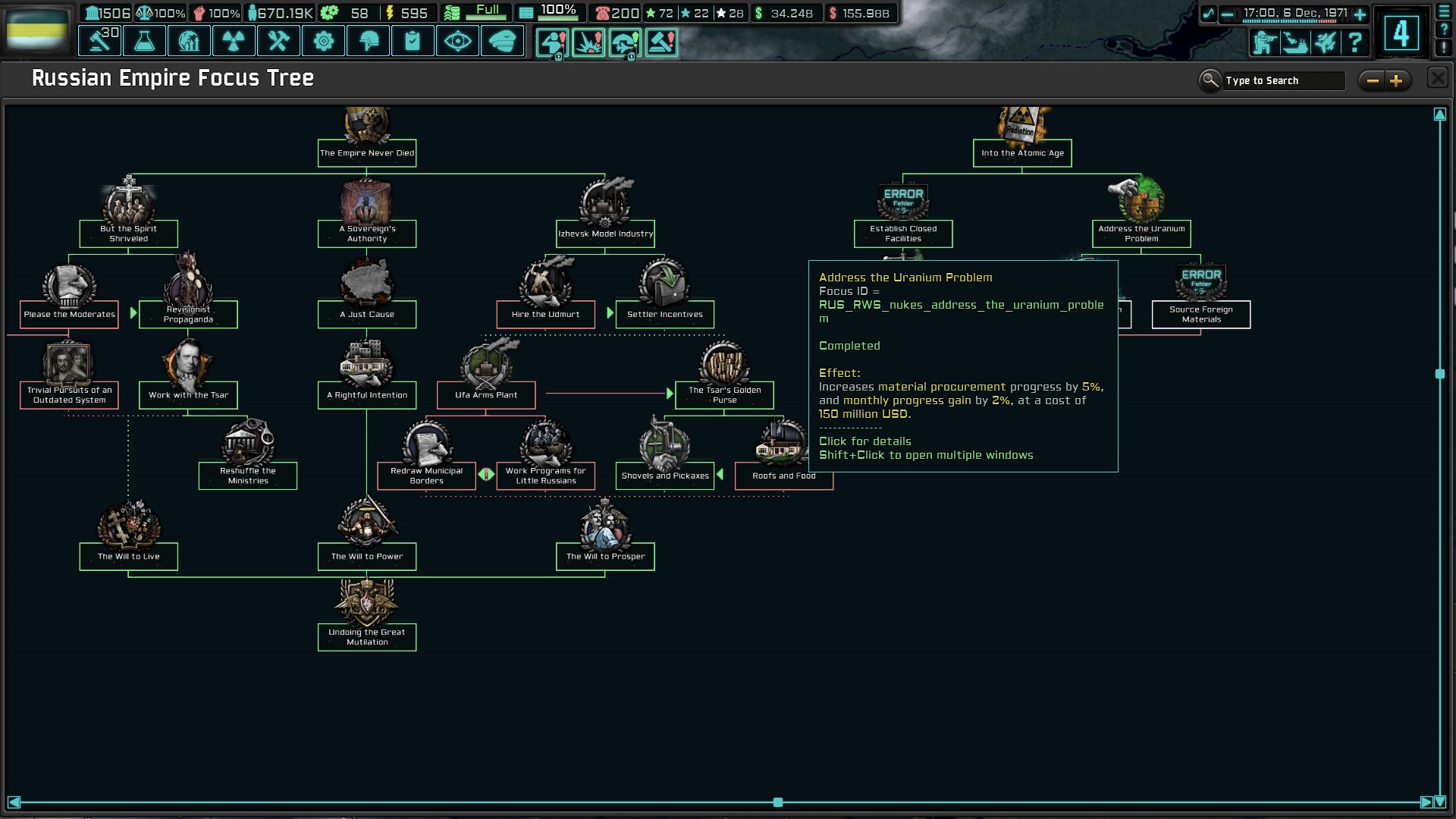Viewport: 1456px width, 819px height.
Task: Select the Reshuffle the Ministries focus
Action: pyautogui.click(x=248, y=475)
